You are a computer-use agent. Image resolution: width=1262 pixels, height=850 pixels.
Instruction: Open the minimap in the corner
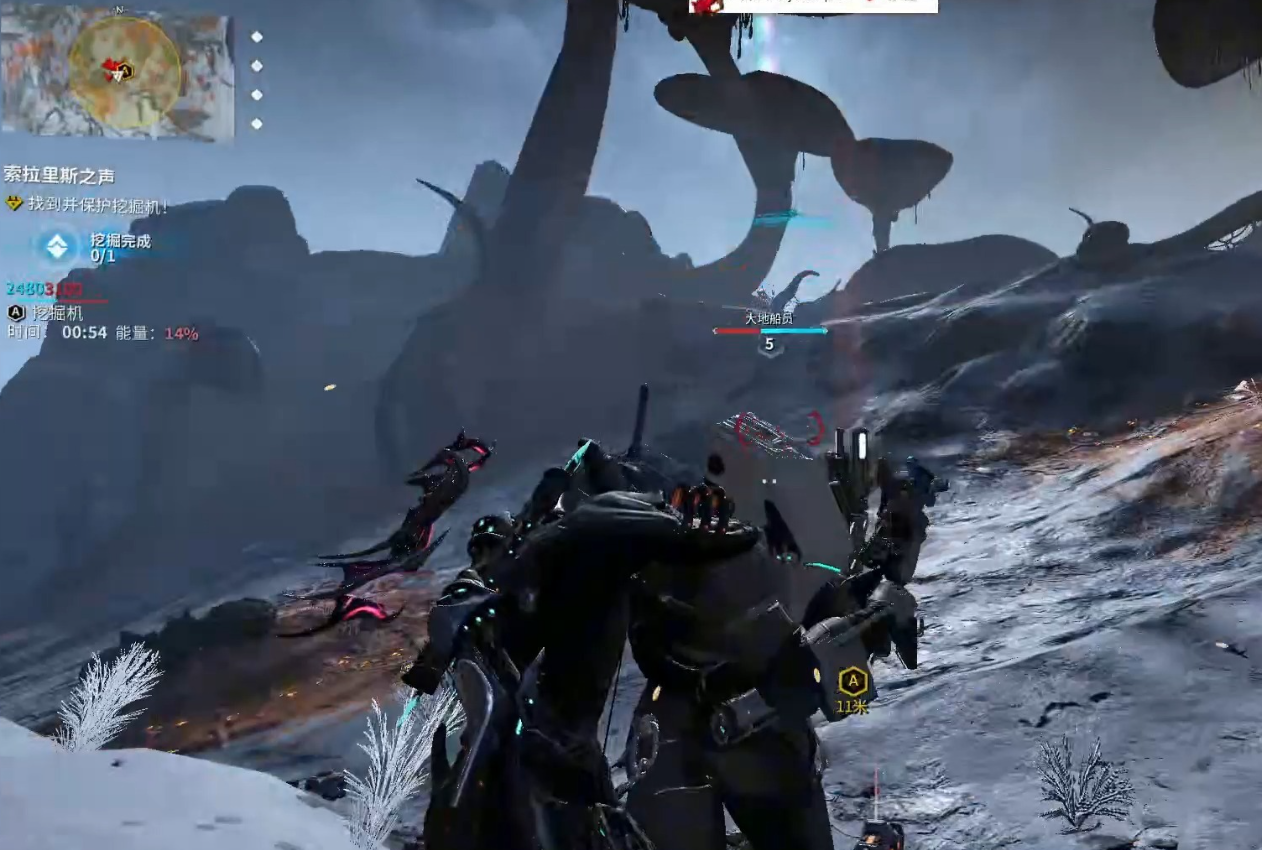click(x=118, y=72)
